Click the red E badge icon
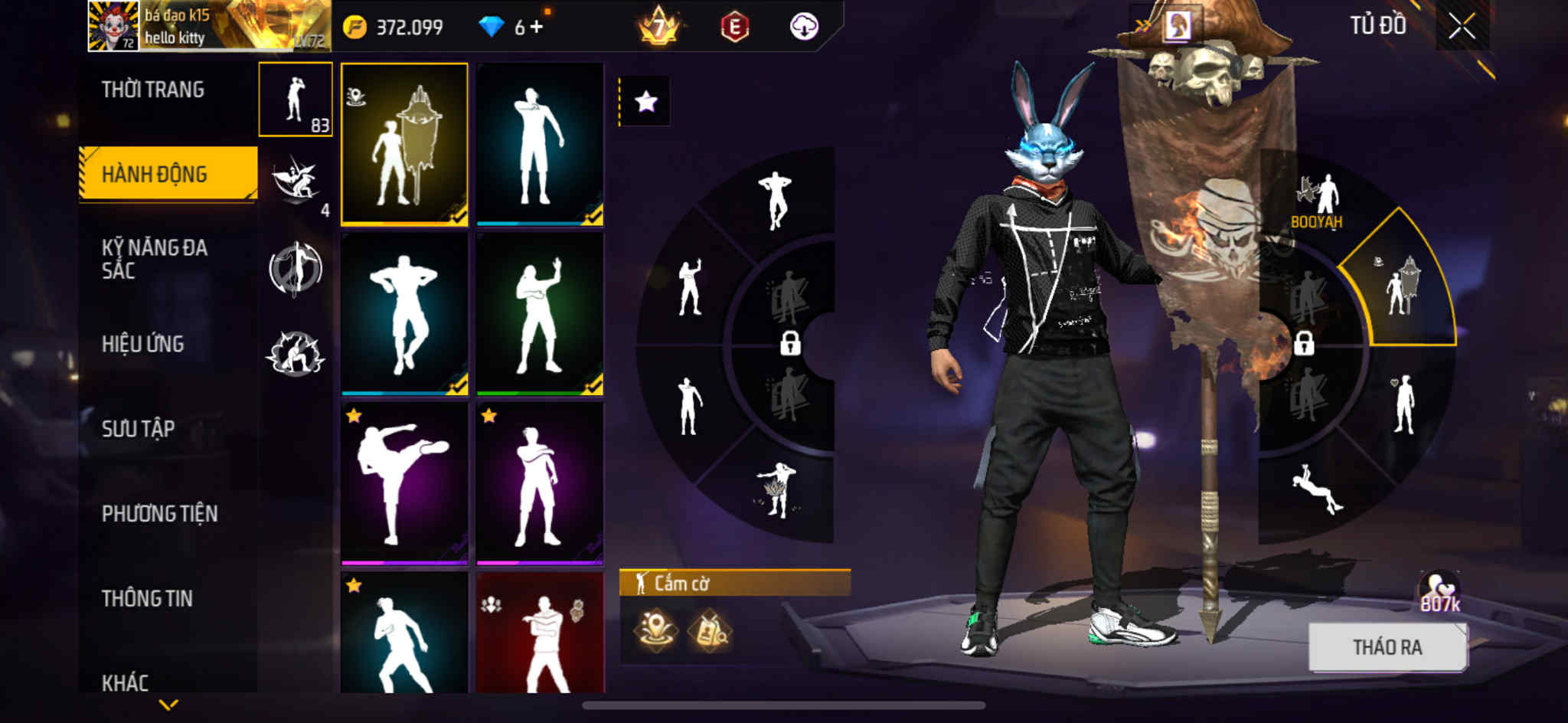Image resolution: width=1568 pixels, height=723 pixels. 734,28
